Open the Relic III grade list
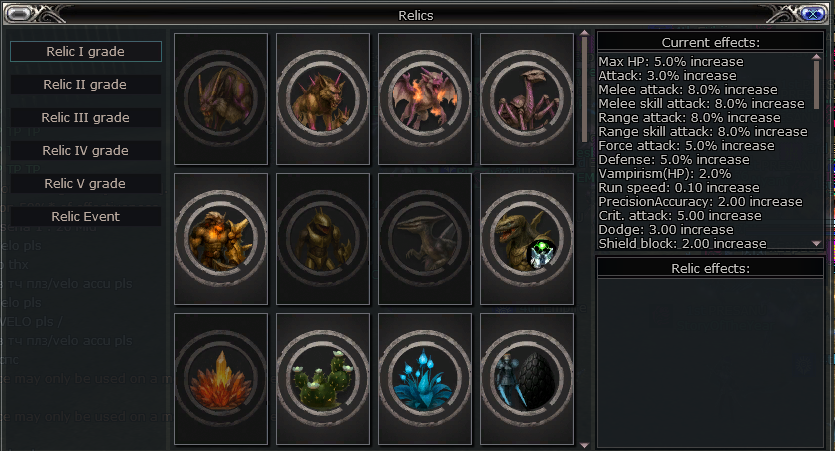This screenshot has height=451, width=835. (x=85, y=118)
